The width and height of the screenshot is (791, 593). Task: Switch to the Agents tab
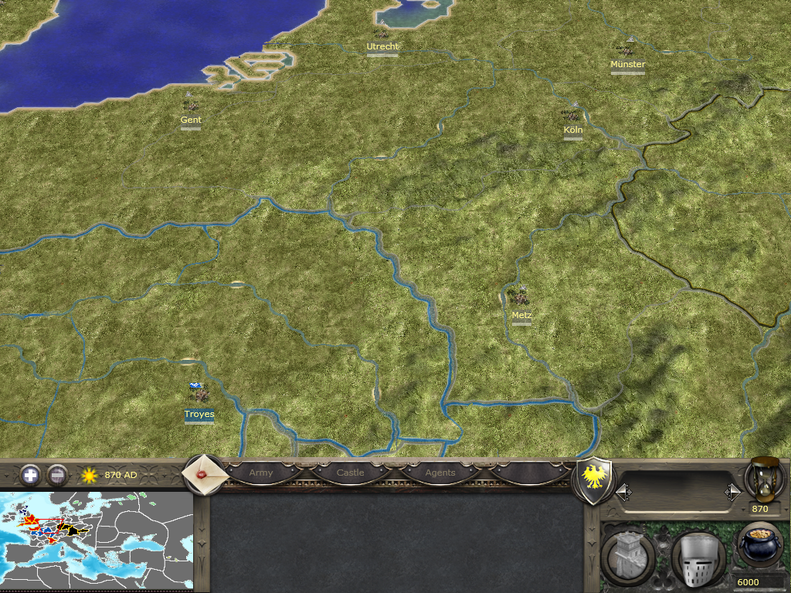[x=440, y=473]
